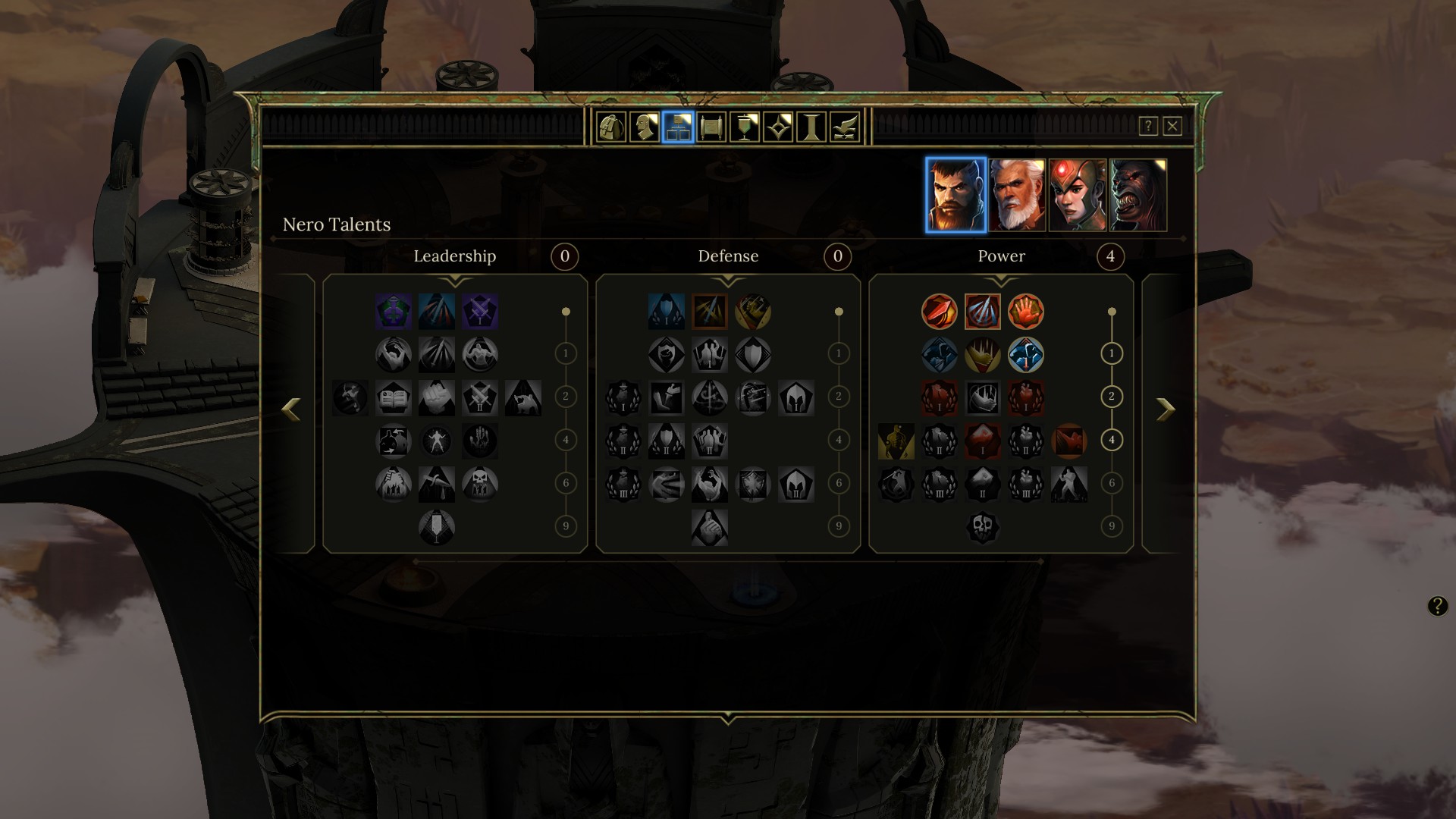Image resolution: width=1456 pixels, height=819 pixels.
Task: Open the character head profile tab
Action: (x=645, y=127)
